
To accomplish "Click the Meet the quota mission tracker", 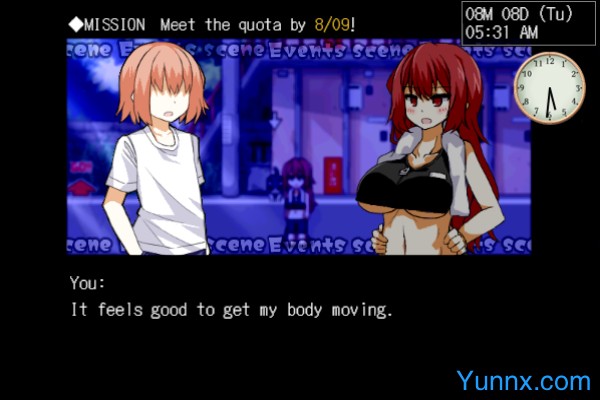I will (212, 23).
